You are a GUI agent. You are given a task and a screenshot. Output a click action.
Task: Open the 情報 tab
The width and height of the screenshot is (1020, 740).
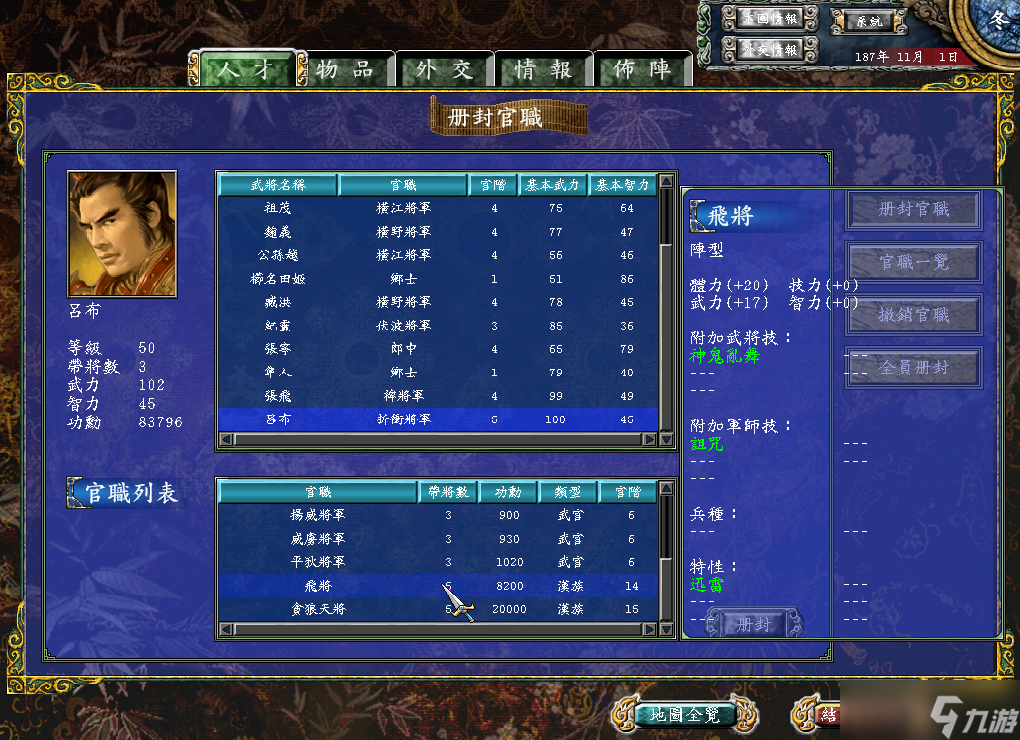pyautogui.click(x=543, y=69)
